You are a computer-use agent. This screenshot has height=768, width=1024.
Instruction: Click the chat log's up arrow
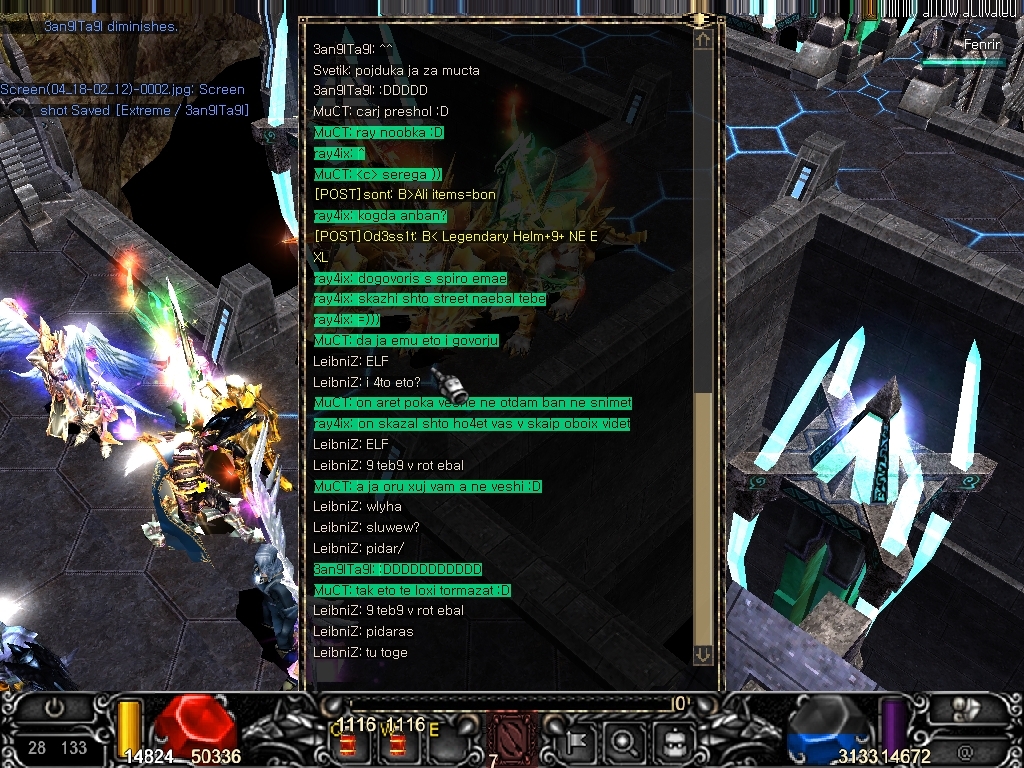703,41
